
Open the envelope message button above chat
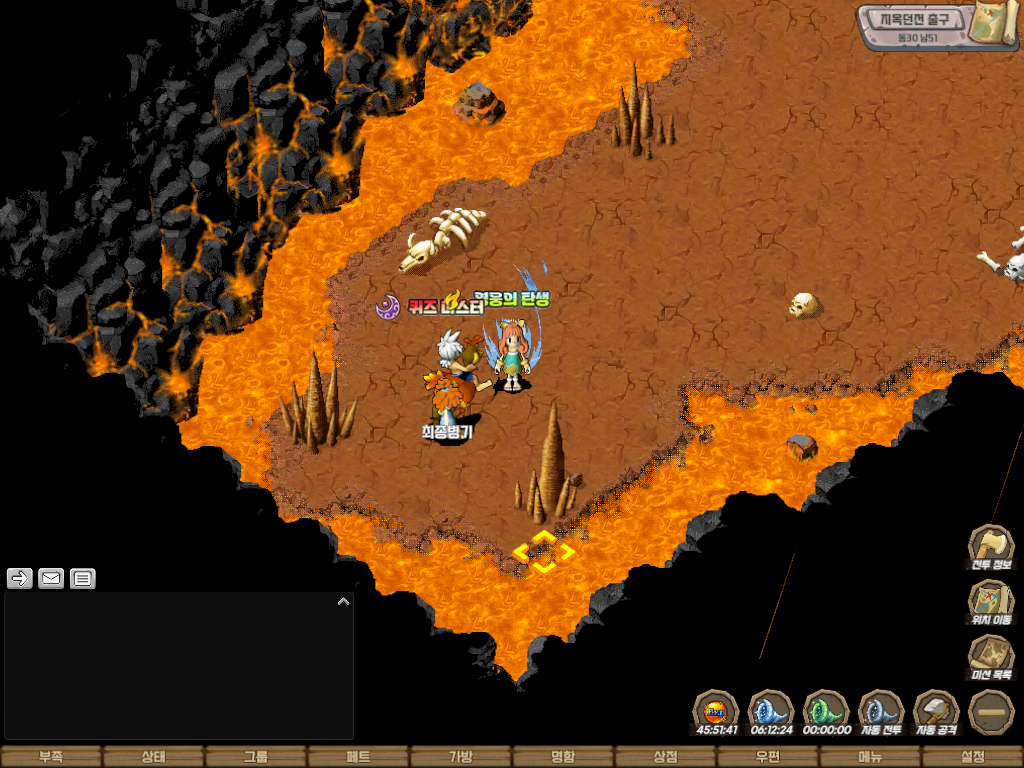pos(51,578)
